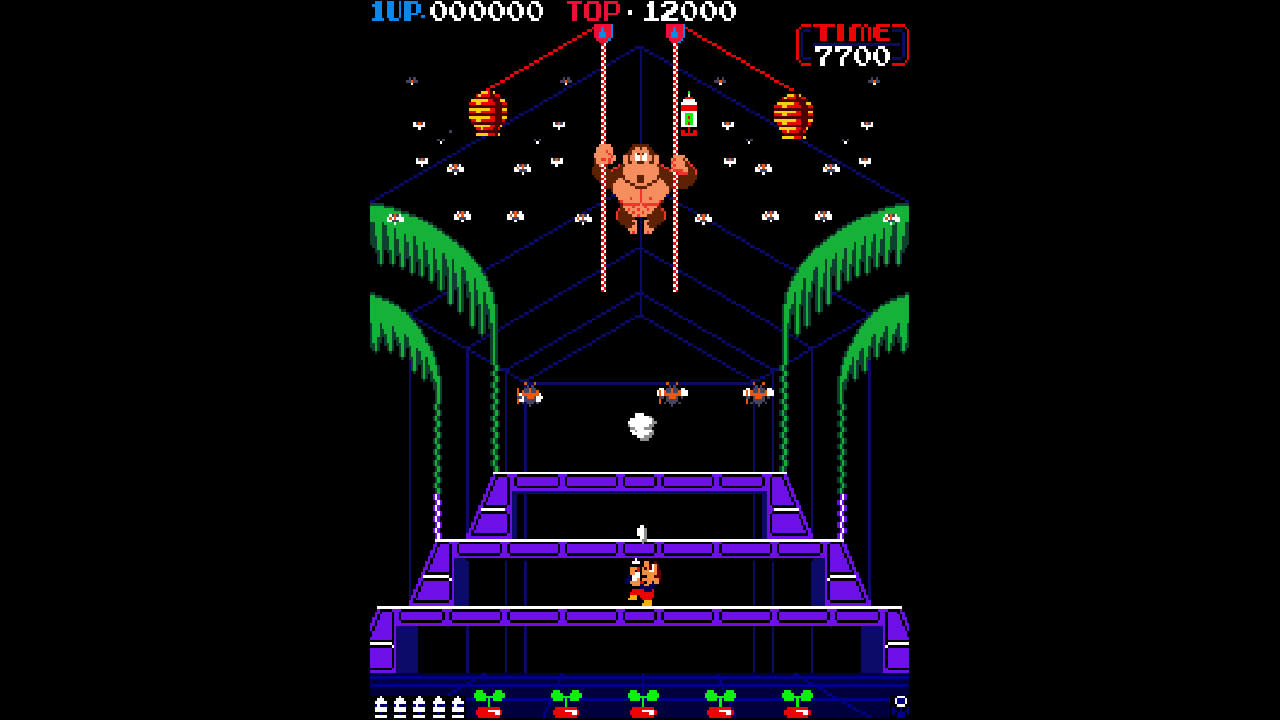Grab the super spray can power-up
The image size is (1280, 720).
(x=690, y=115)
